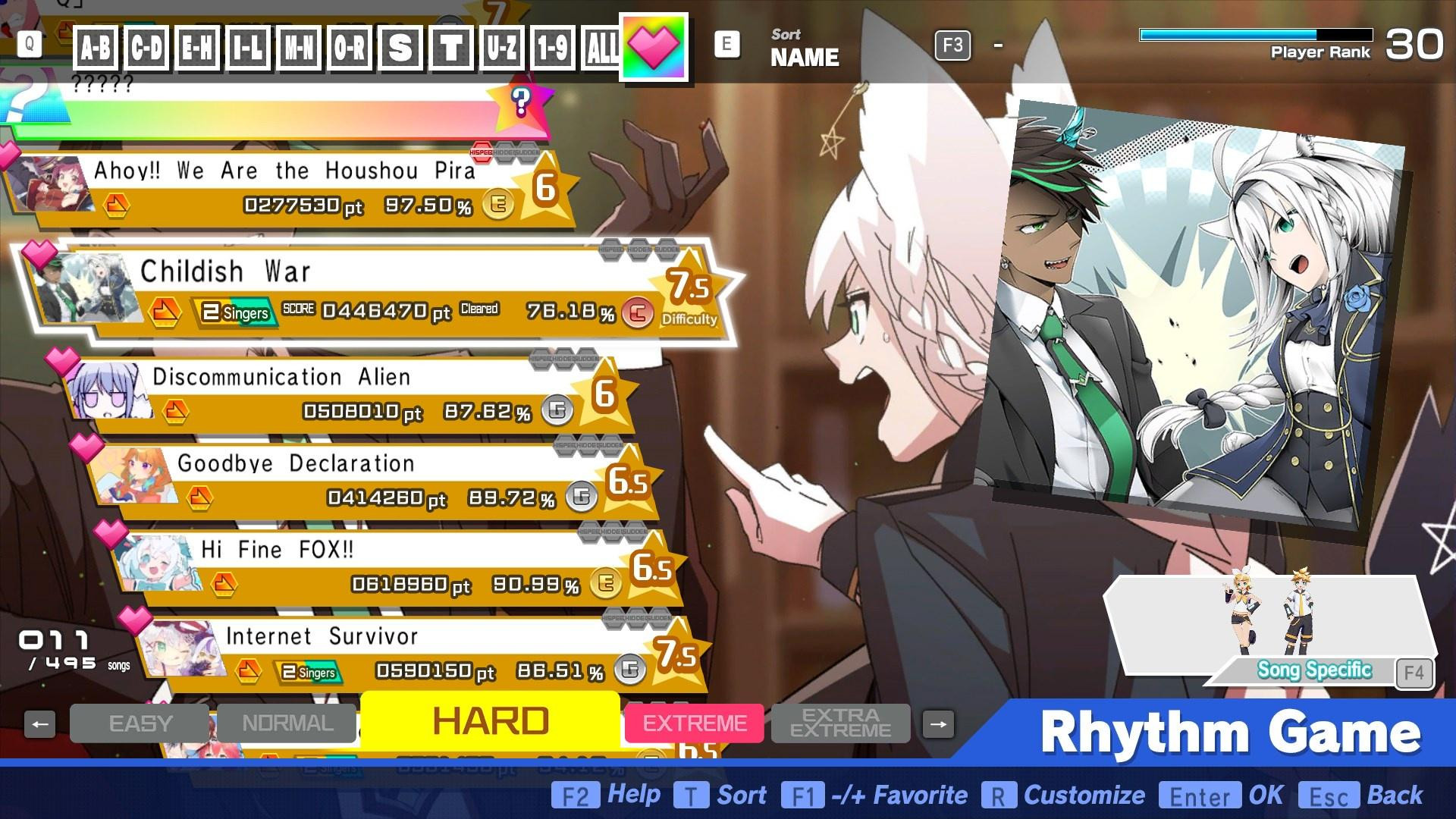The height and width of the screenshot is (819, 1456).
Task: Open the Q quick search icon
Action: (28, 44)
